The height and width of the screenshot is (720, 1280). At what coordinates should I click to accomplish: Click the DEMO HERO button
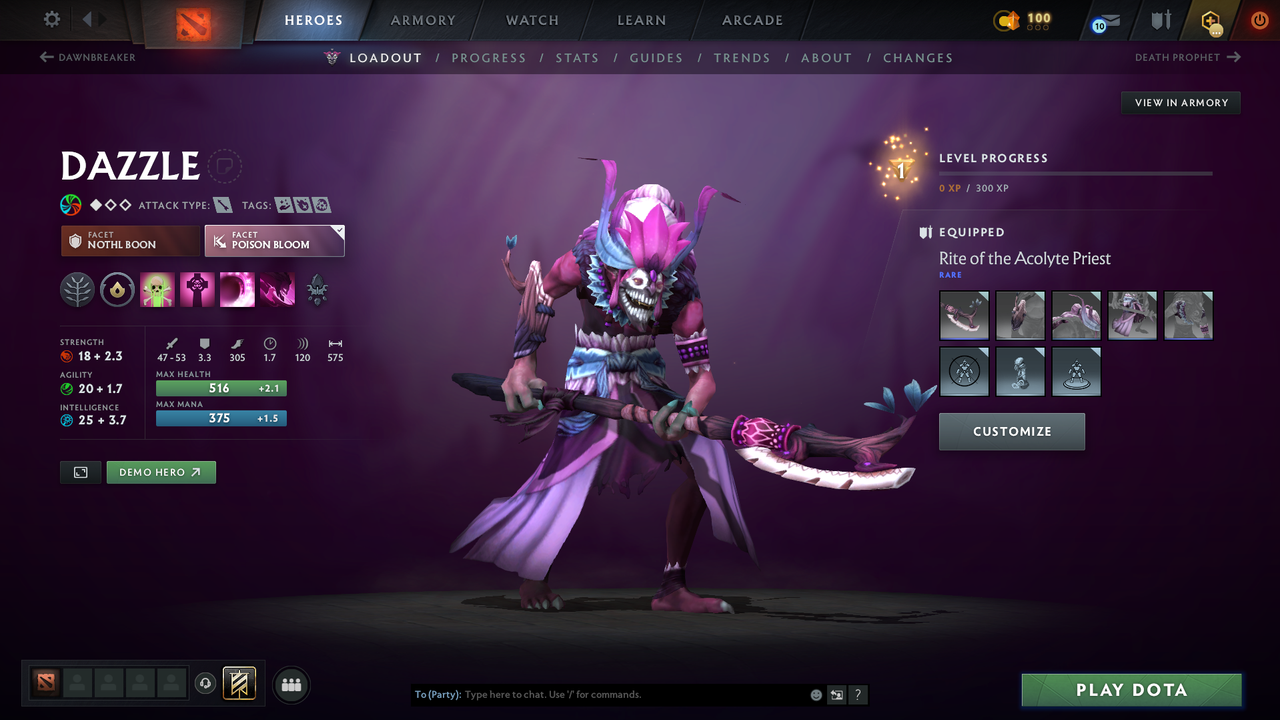click(161, 471)
